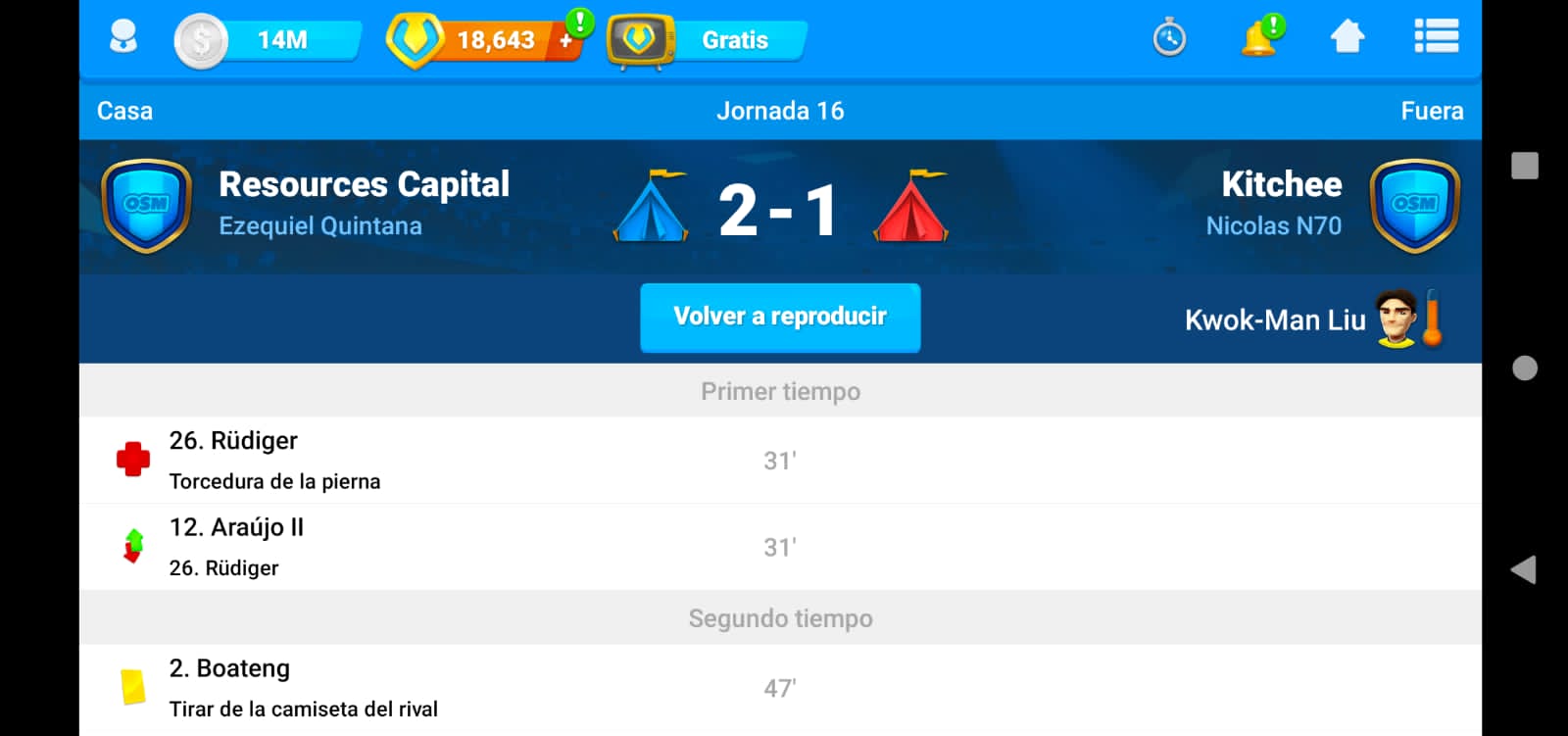Check the notifications bell

pyautogui.click(x=1259, y=39)
